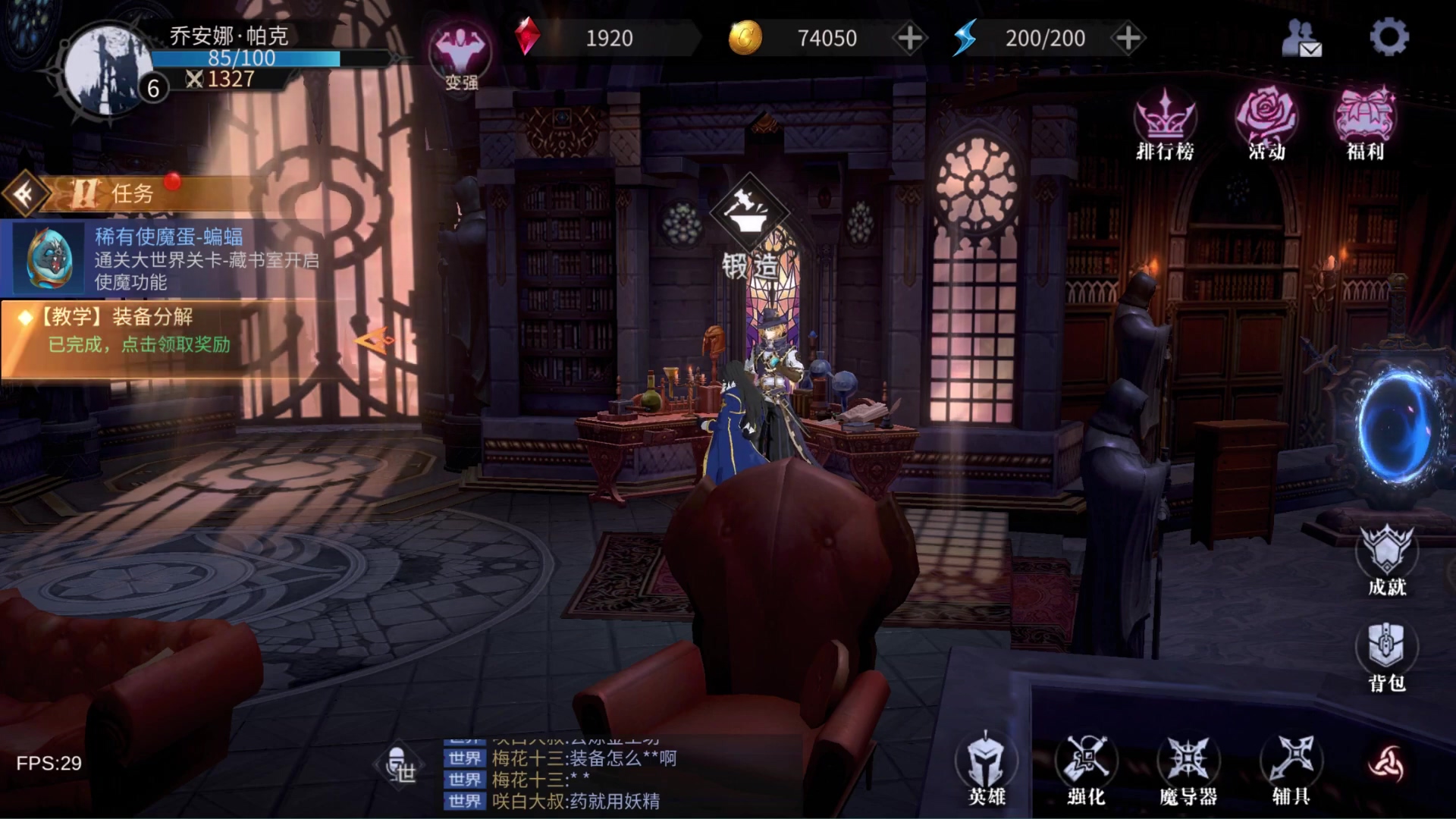The height and width of the screenshot is (819, 1456).
Task: Open the friends and mail icon
Action: click(1301, 39)
